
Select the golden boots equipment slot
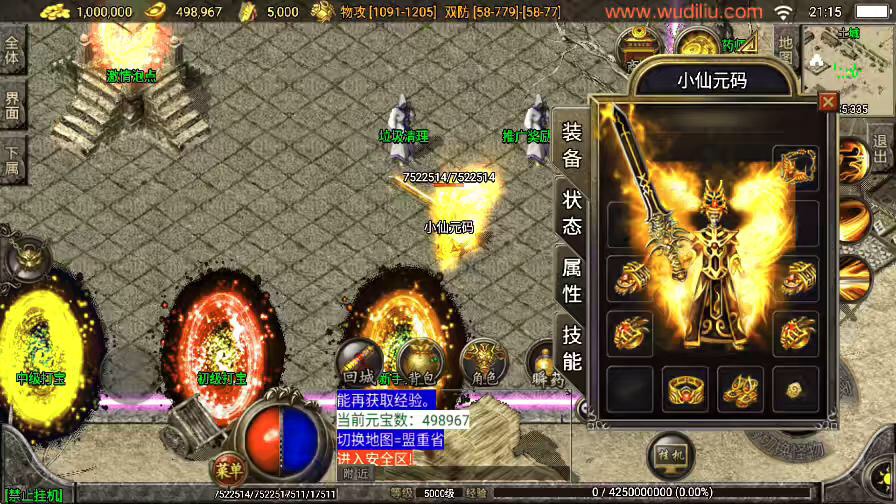tap(740, 389)
